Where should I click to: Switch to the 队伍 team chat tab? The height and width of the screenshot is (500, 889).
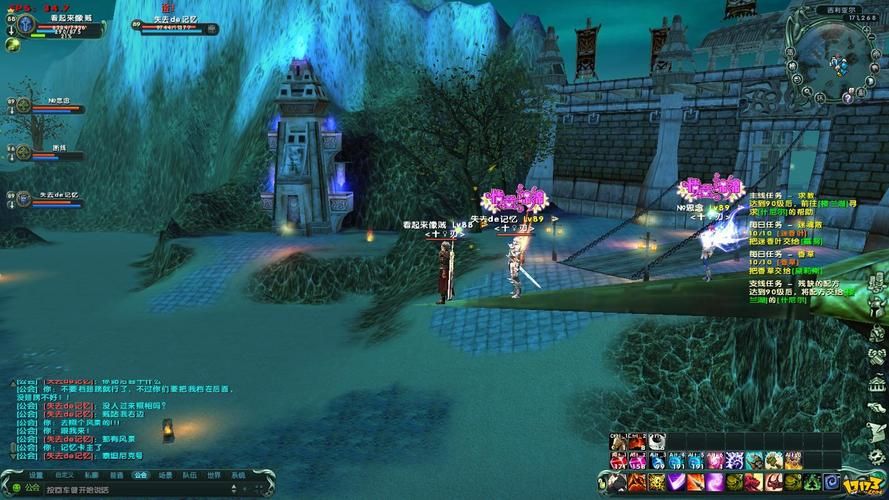pos(189,475)
